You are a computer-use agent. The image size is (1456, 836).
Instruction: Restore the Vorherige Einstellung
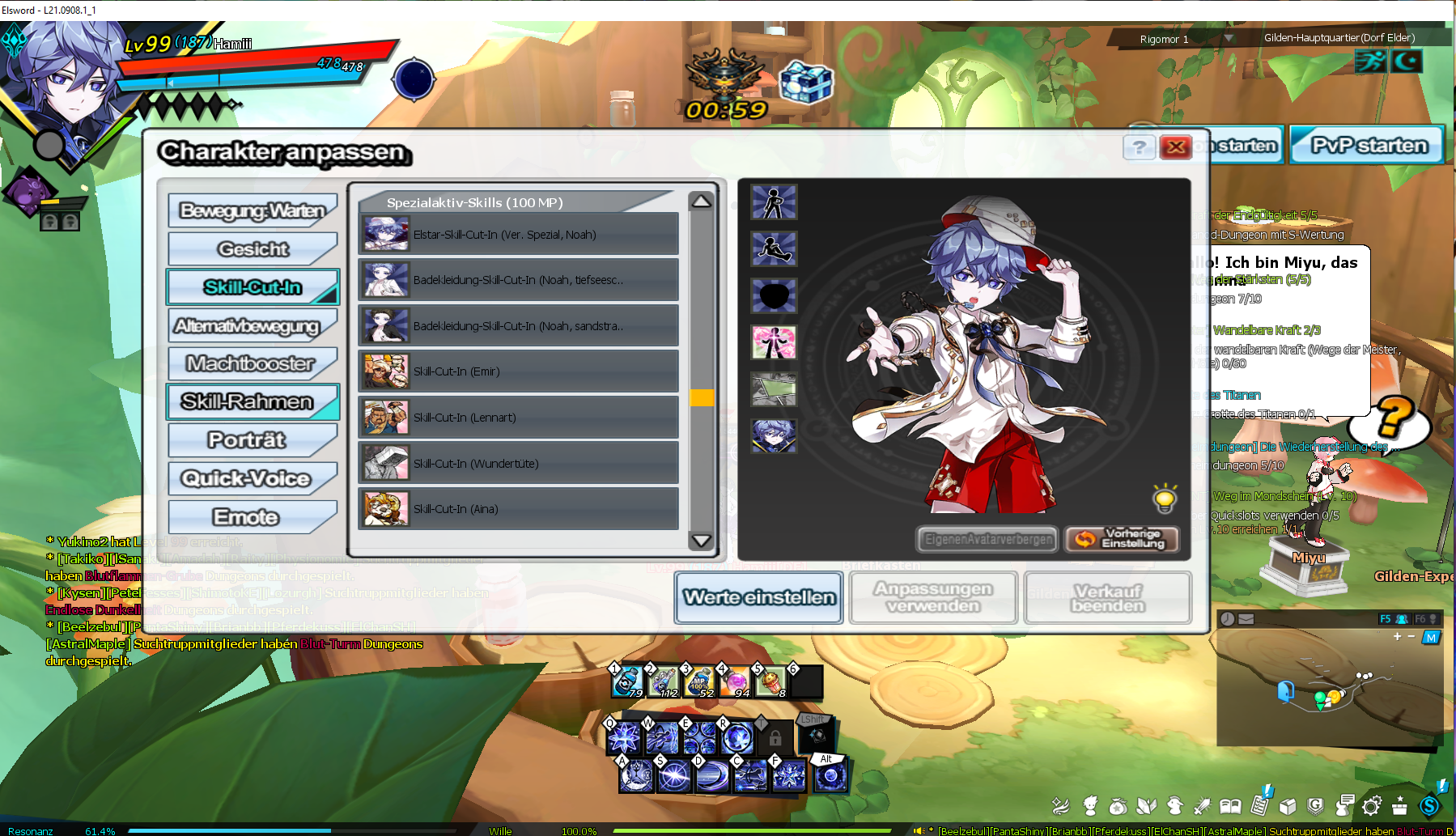tap(1122, 539)
